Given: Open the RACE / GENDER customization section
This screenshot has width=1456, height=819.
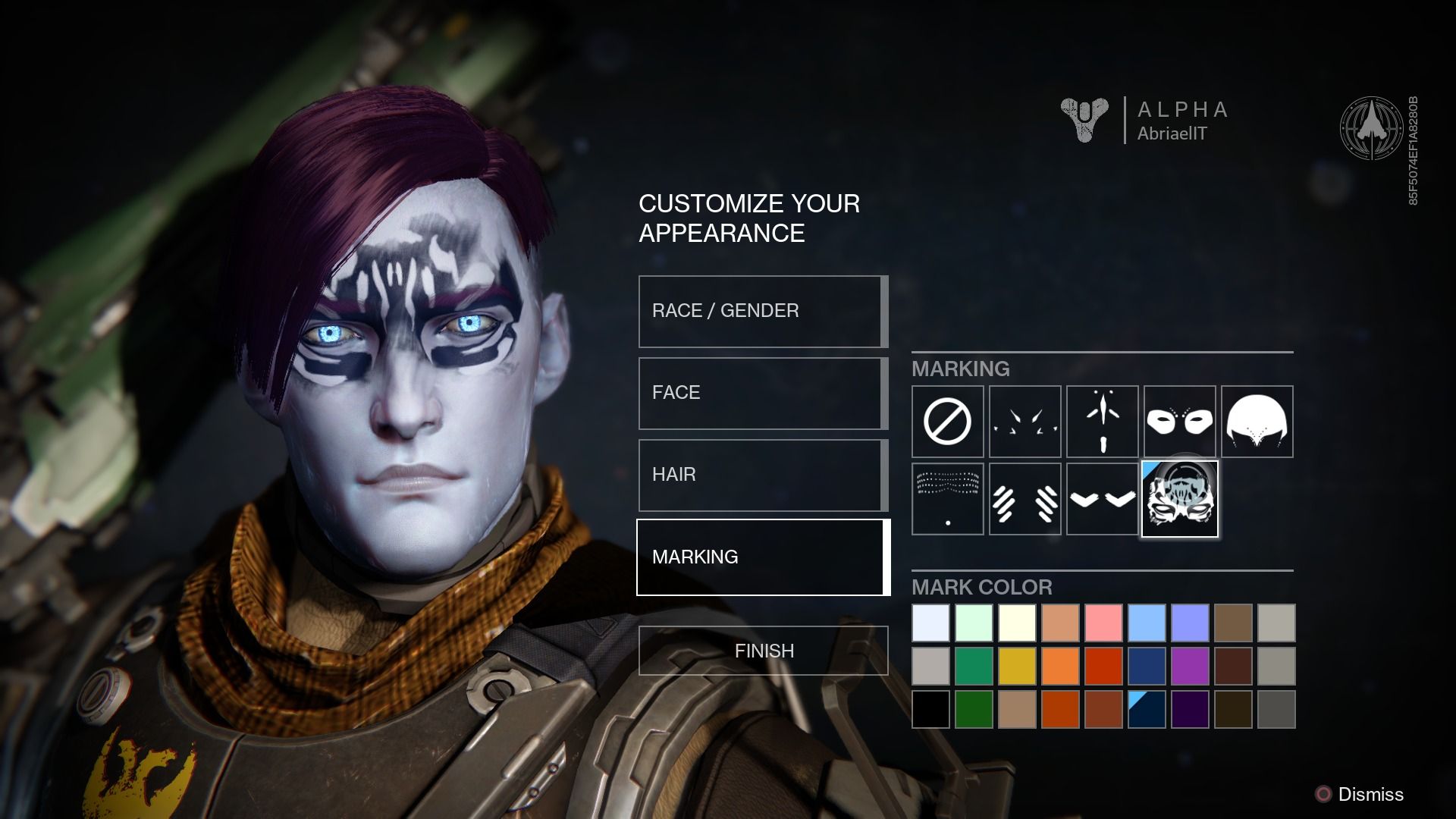Looking at the screenshot, I should 761,311.
